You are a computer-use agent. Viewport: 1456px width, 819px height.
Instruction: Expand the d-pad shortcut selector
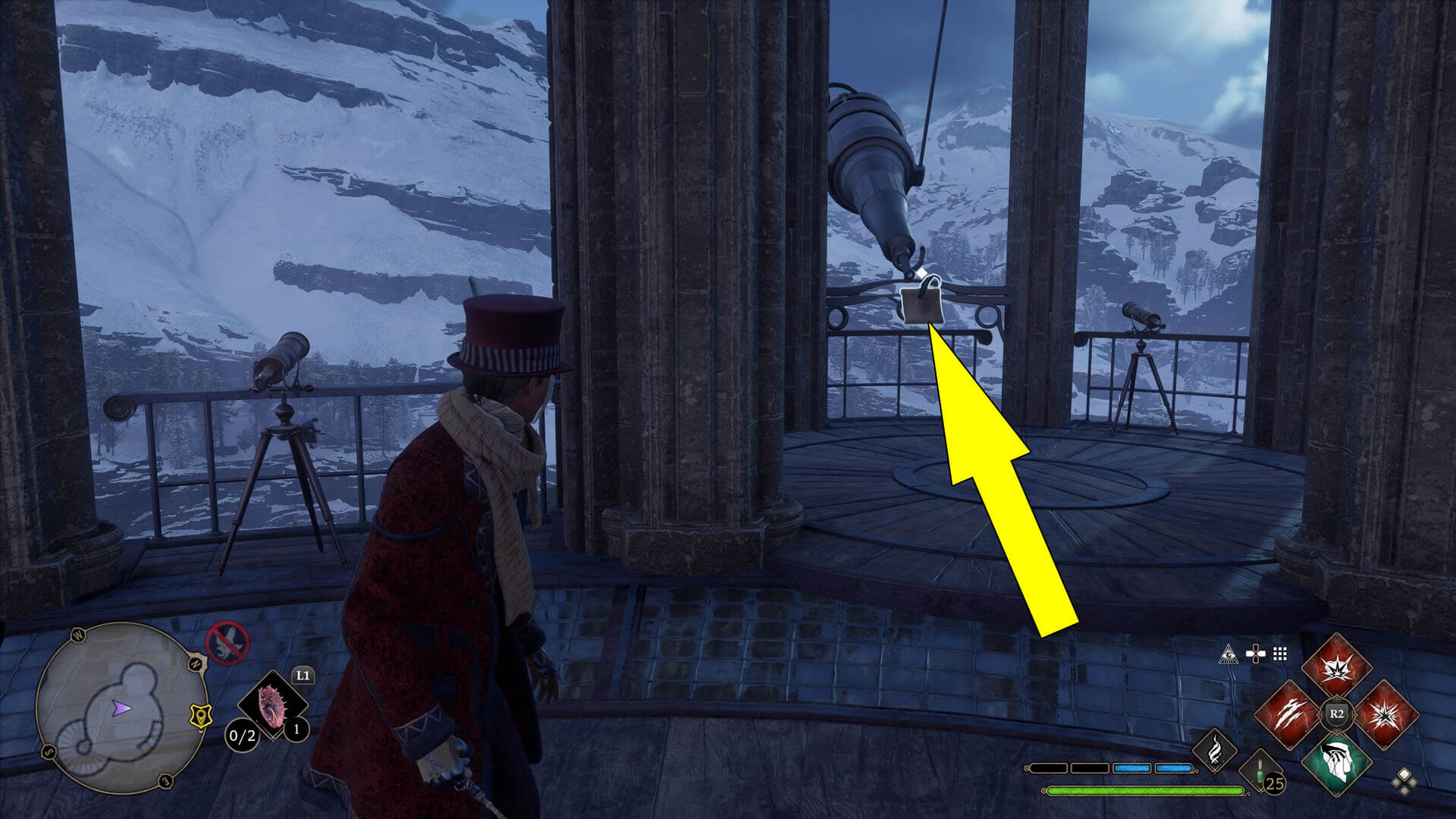(x=1257, y=654)
